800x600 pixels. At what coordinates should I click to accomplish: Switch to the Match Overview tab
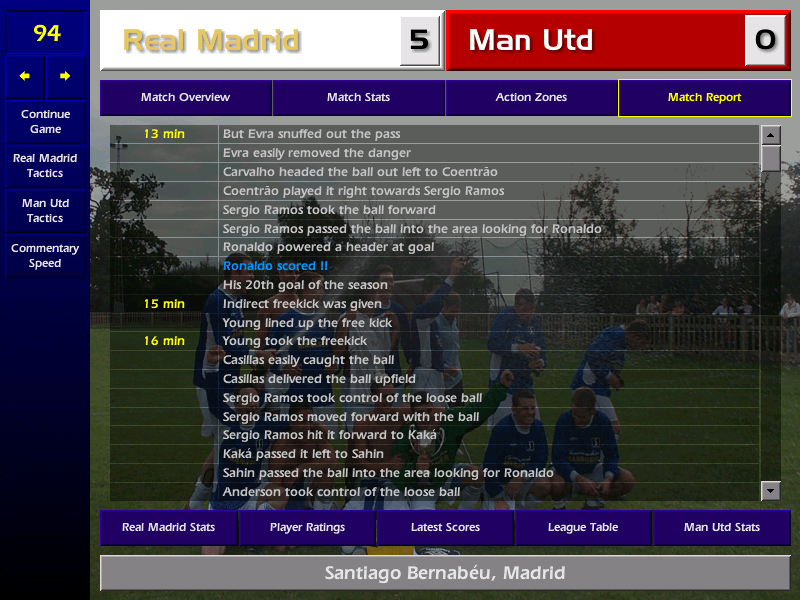185,98
